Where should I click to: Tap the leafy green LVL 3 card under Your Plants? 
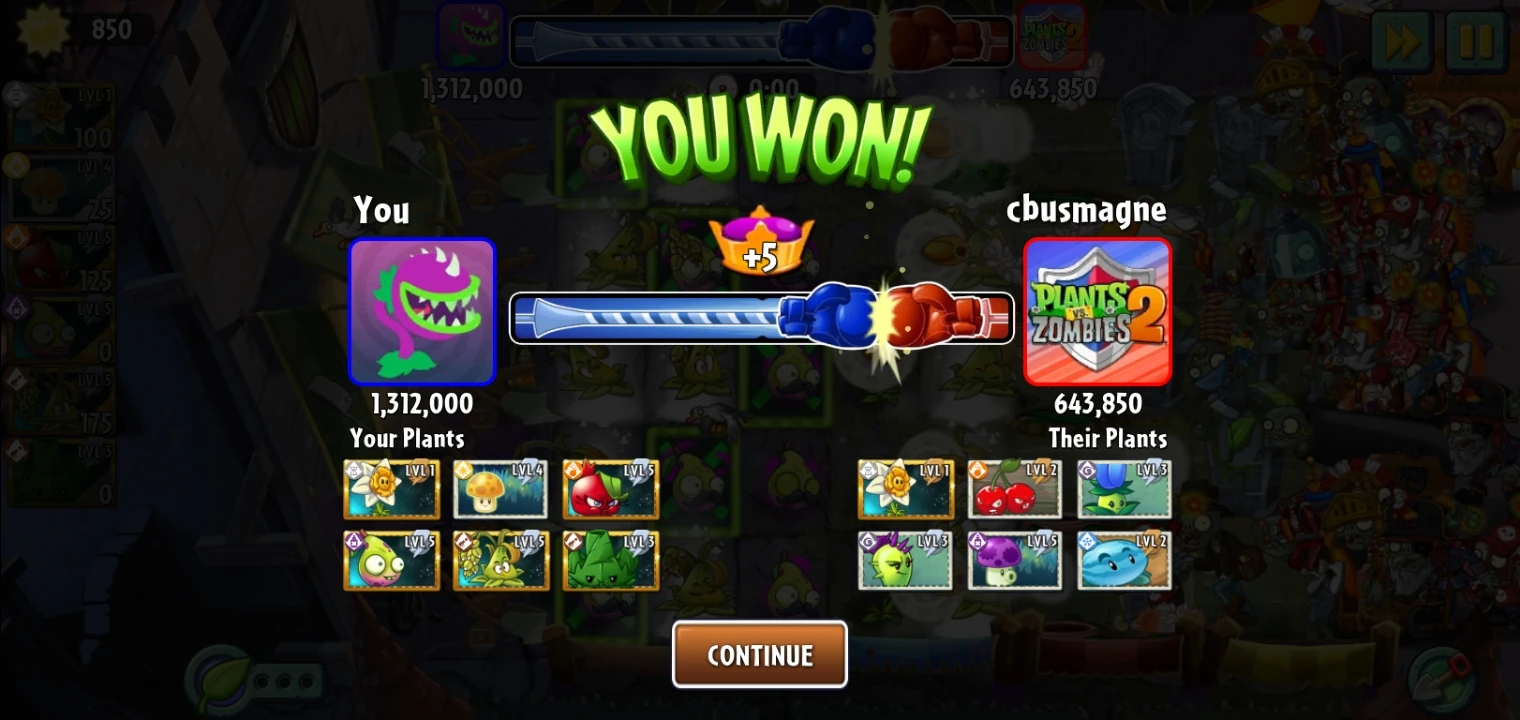pyautogui.click(x=610, y=561)
